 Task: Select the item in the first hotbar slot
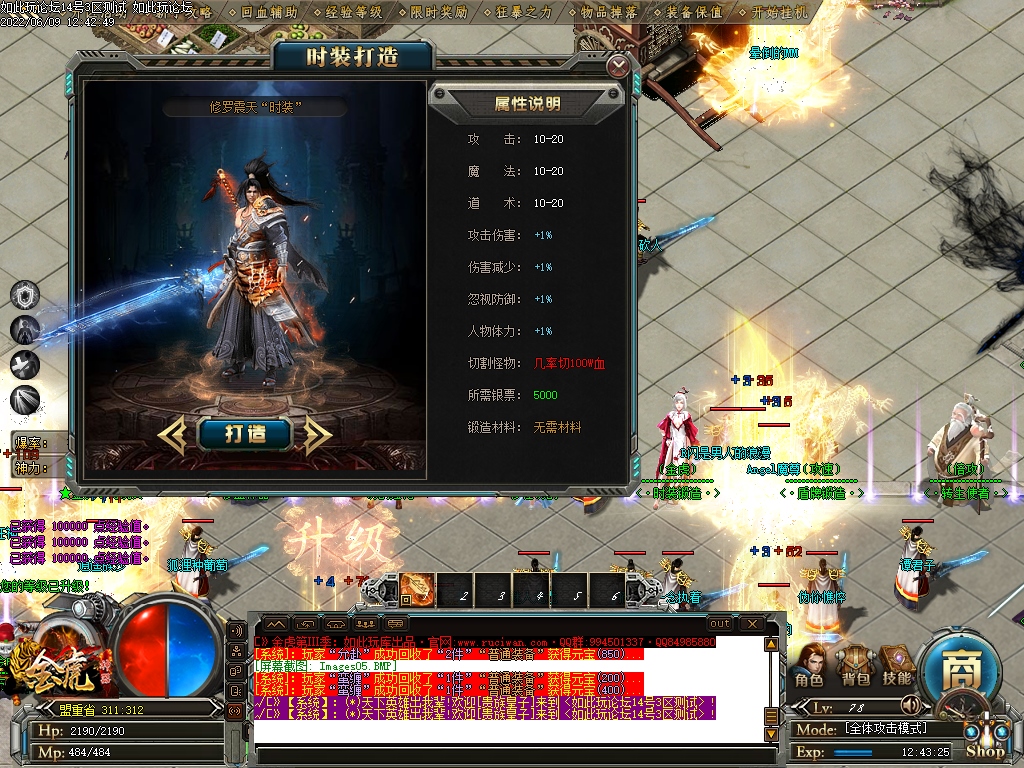[417, 589]
